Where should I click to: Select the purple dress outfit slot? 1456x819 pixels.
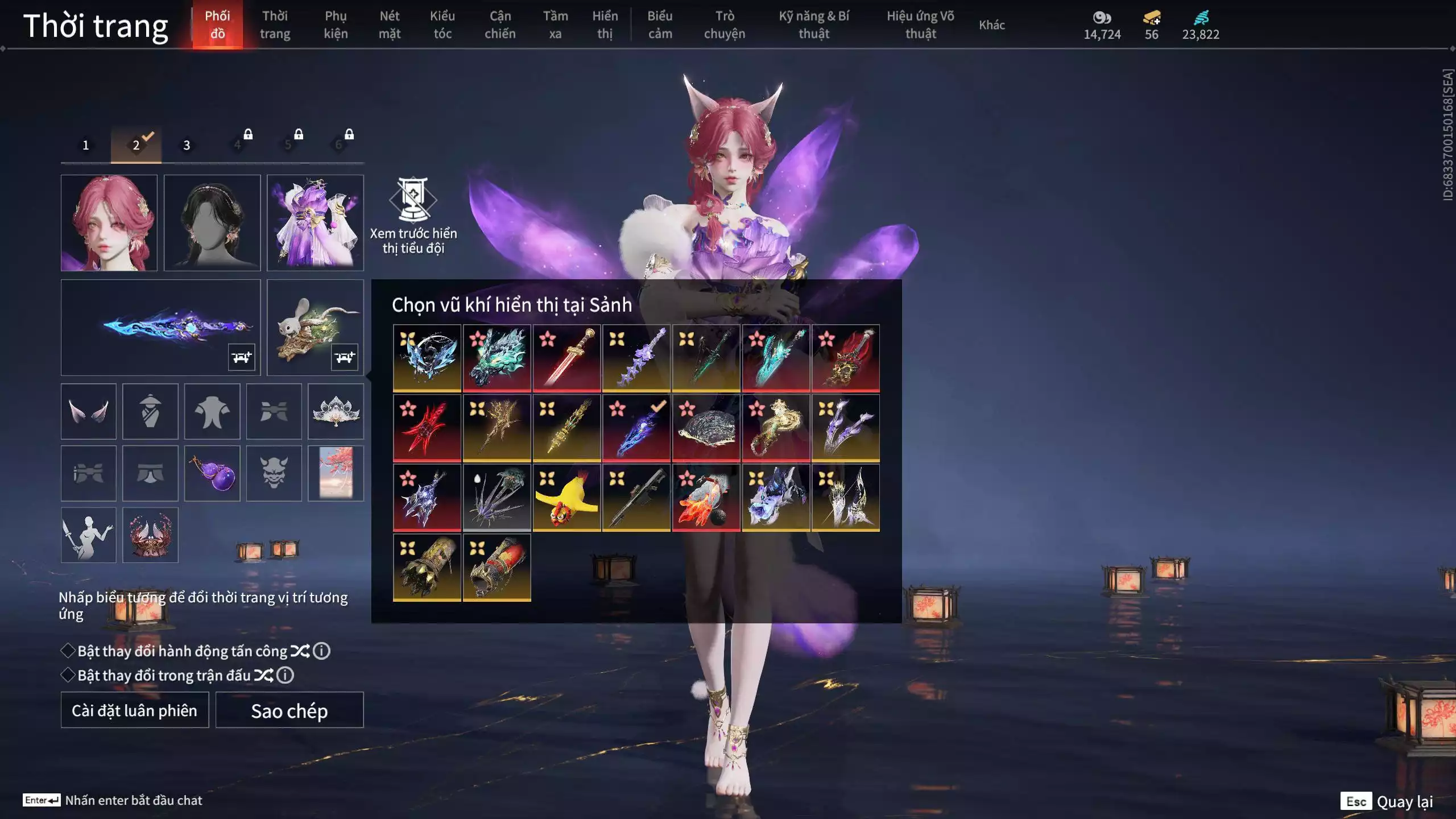pos(315,223)
